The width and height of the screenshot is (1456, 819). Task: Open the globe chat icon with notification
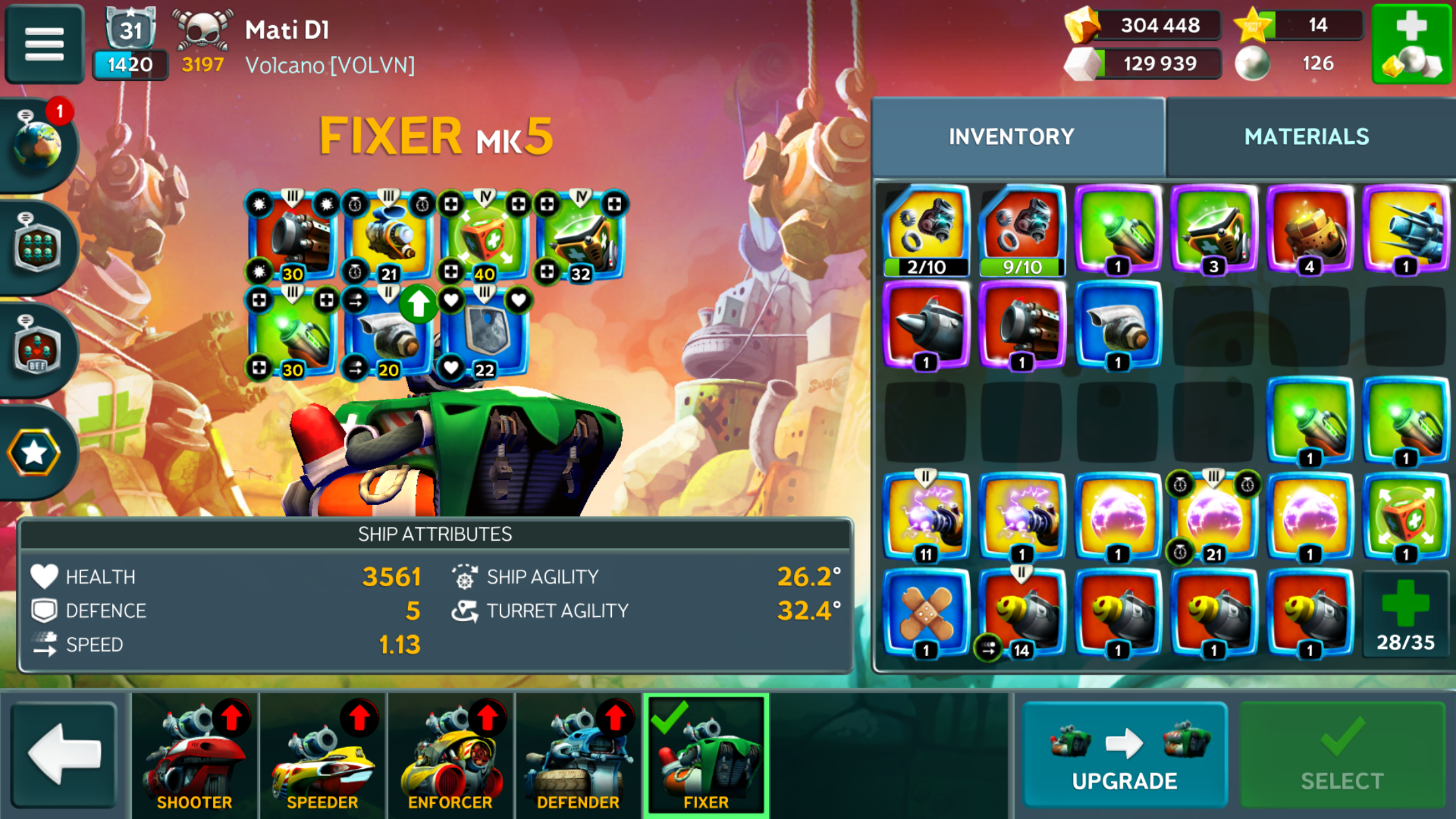click(38, 143)
